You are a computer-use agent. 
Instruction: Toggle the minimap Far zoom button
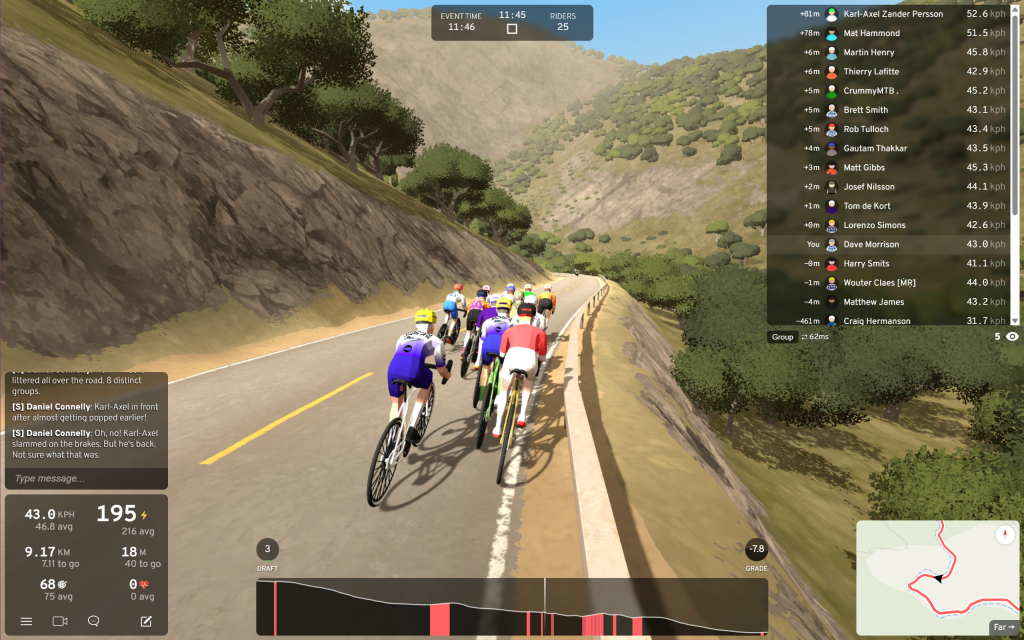tap(1003, 627)
